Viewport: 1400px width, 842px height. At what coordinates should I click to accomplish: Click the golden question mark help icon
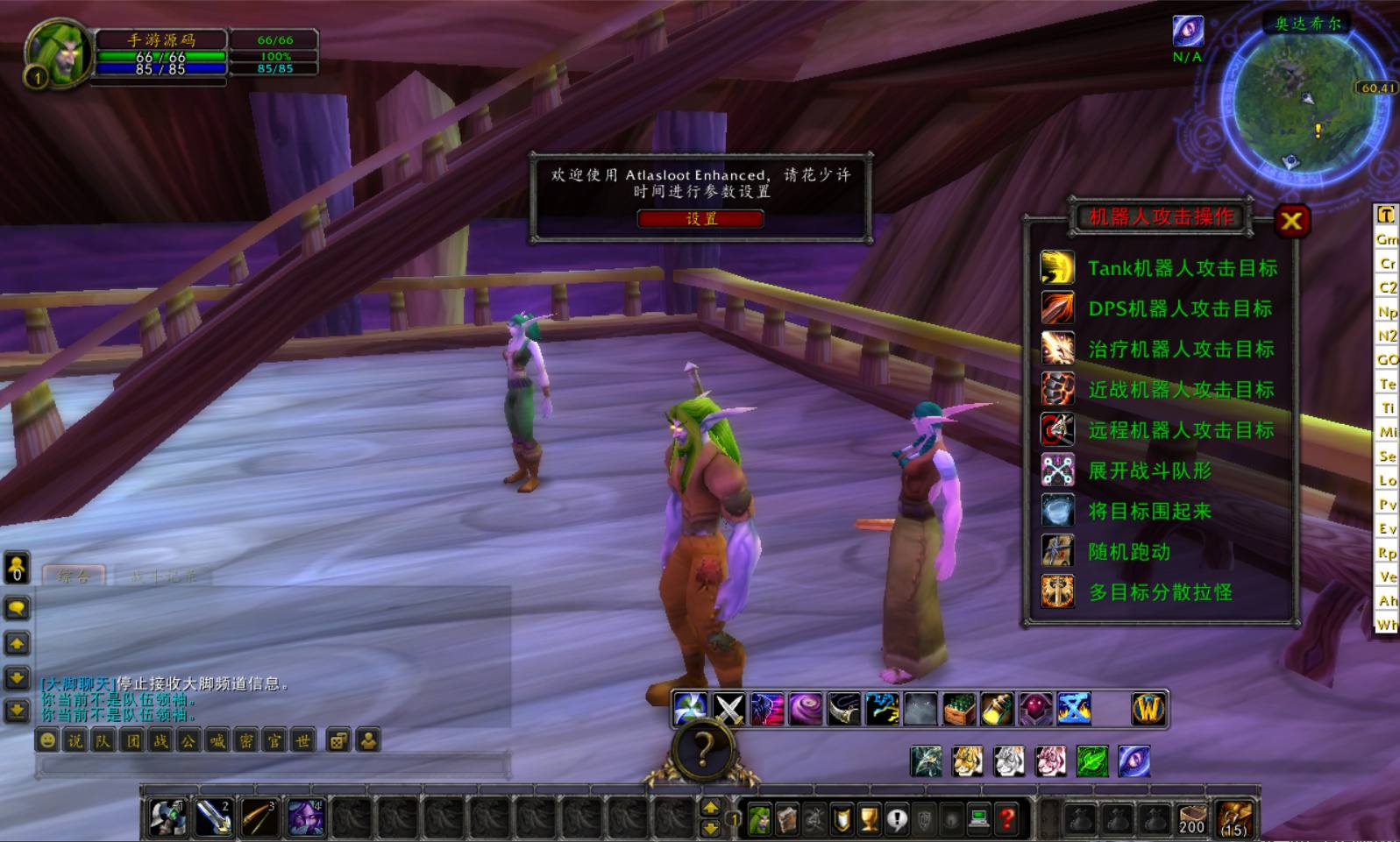701,751
